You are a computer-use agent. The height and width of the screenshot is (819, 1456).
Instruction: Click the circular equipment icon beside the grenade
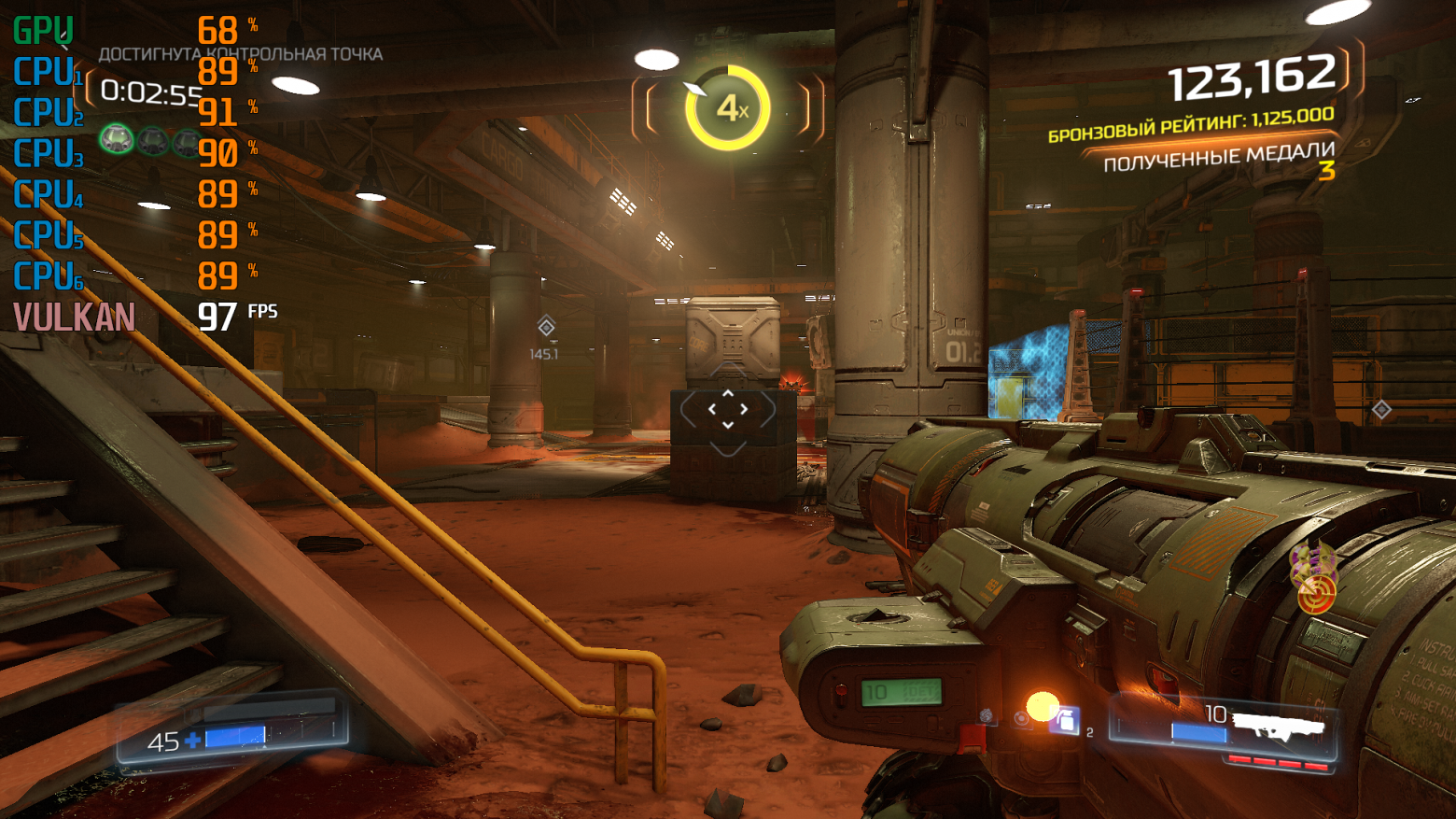[x=1023, y=718]
